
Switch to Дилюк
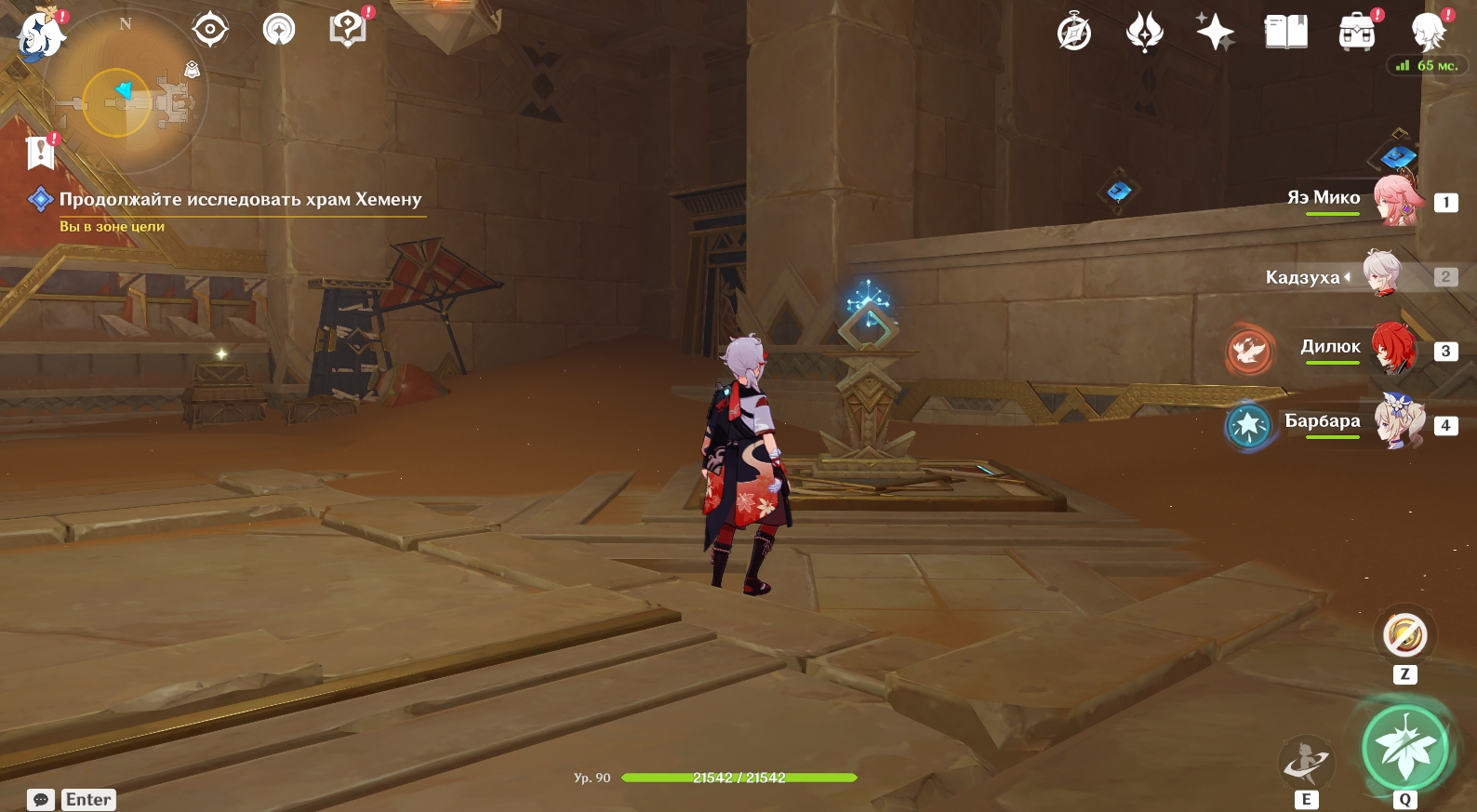pyautogui.click(x=1393, y=350)
